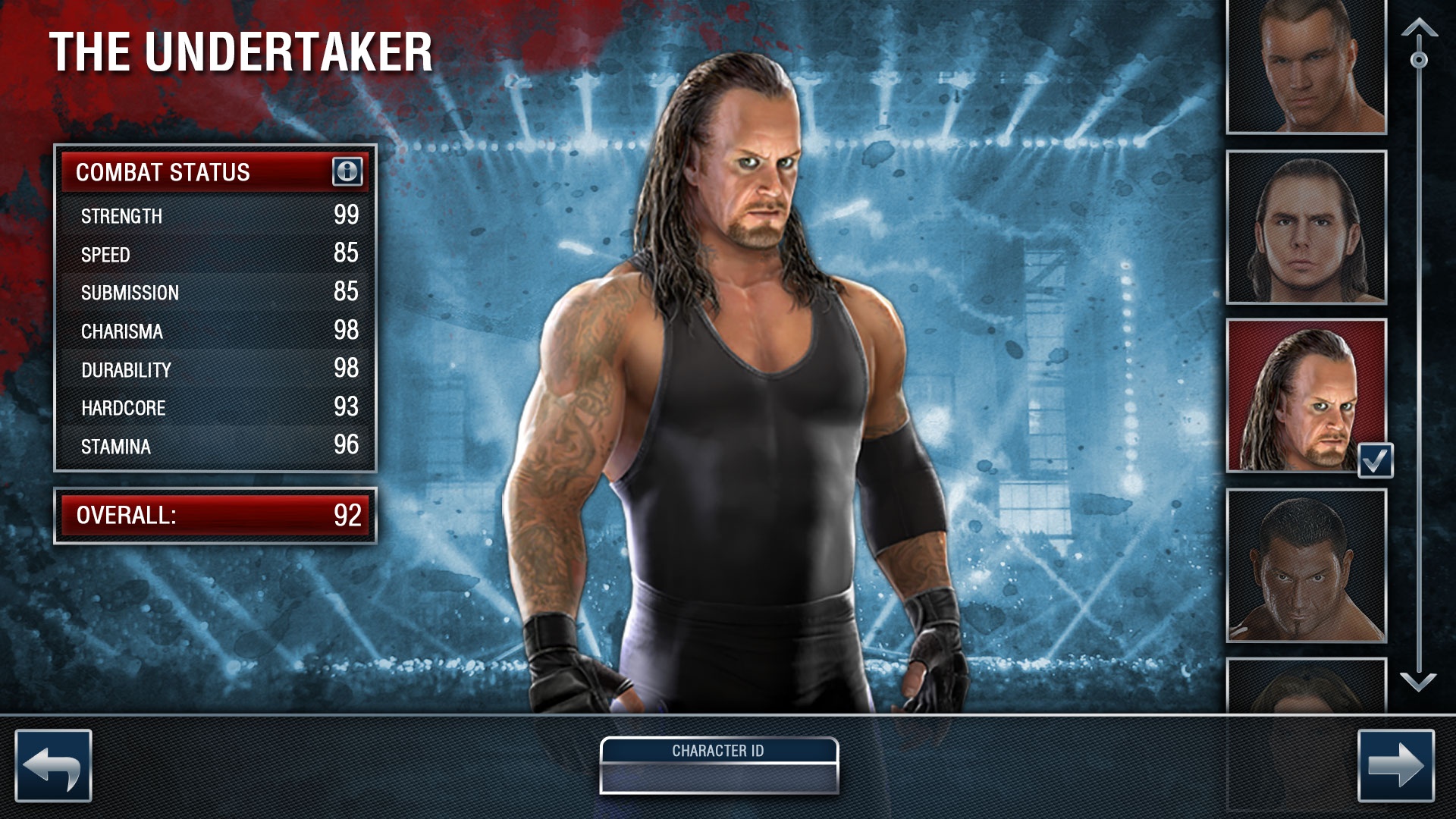Toggle the checkmark on Undertaker's portrait
Screen dimensions: 1456x819
click(1376, 460)
